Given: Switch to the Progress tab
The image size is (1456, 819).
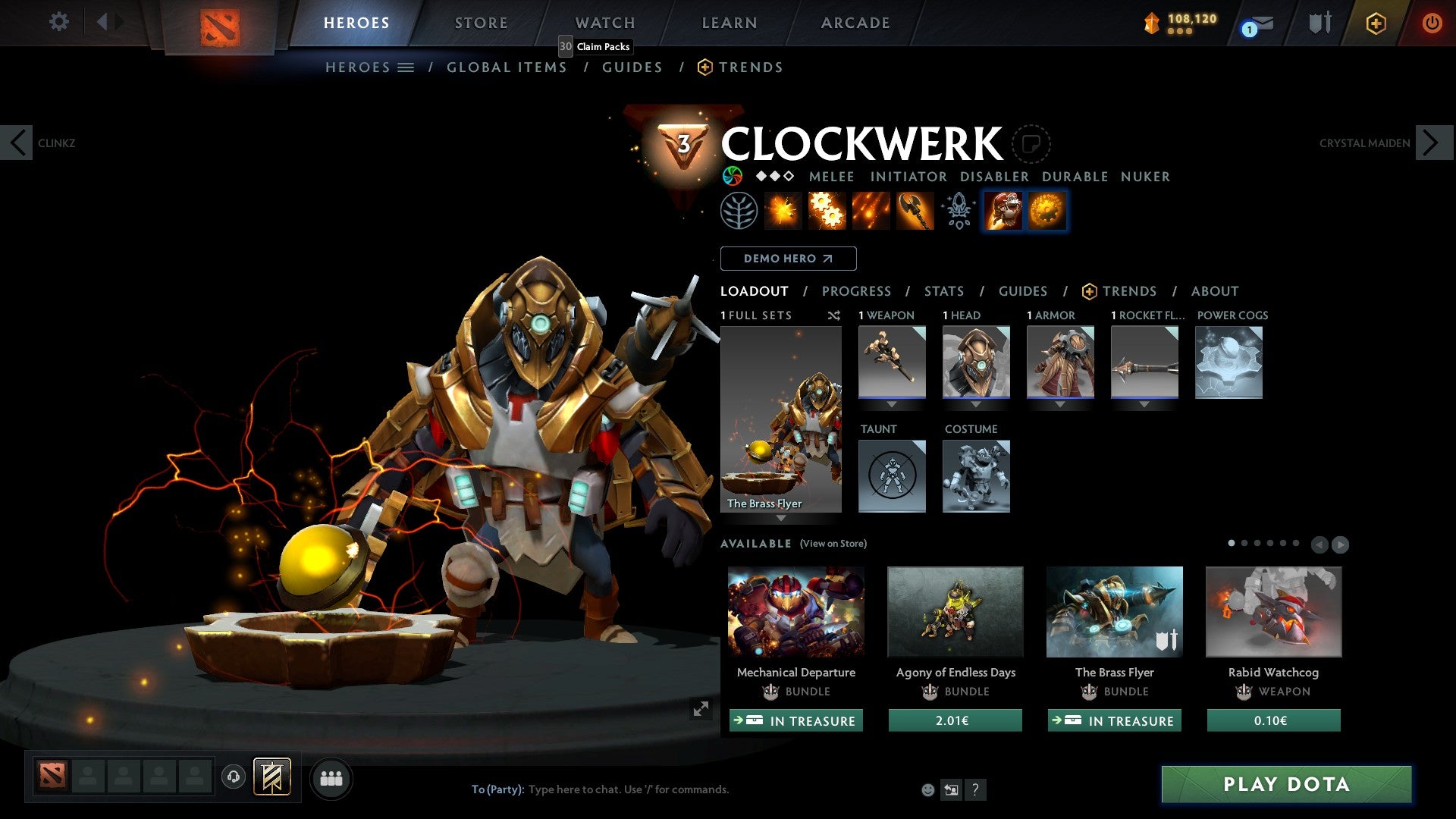Looking at the screenshot, I should pyautogui.click(x=857, y=291).
